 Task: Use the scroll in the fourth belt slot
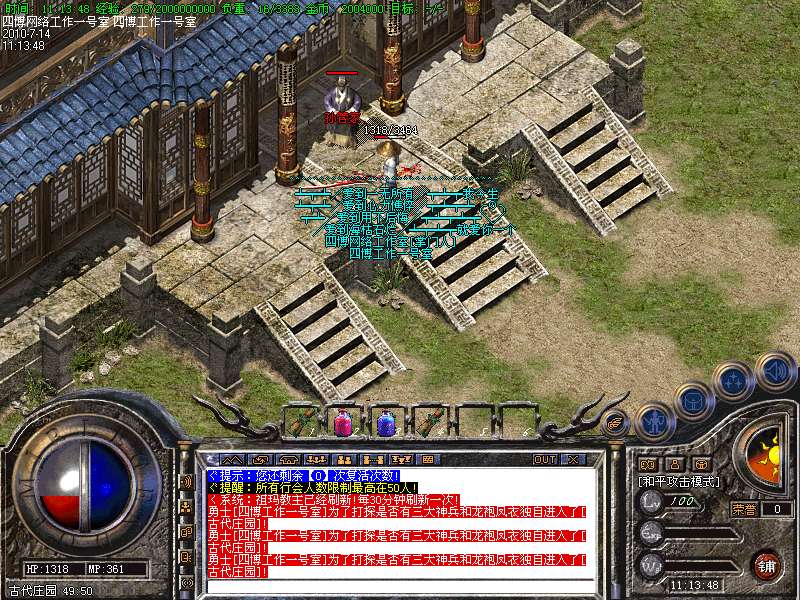coord(427,422)
